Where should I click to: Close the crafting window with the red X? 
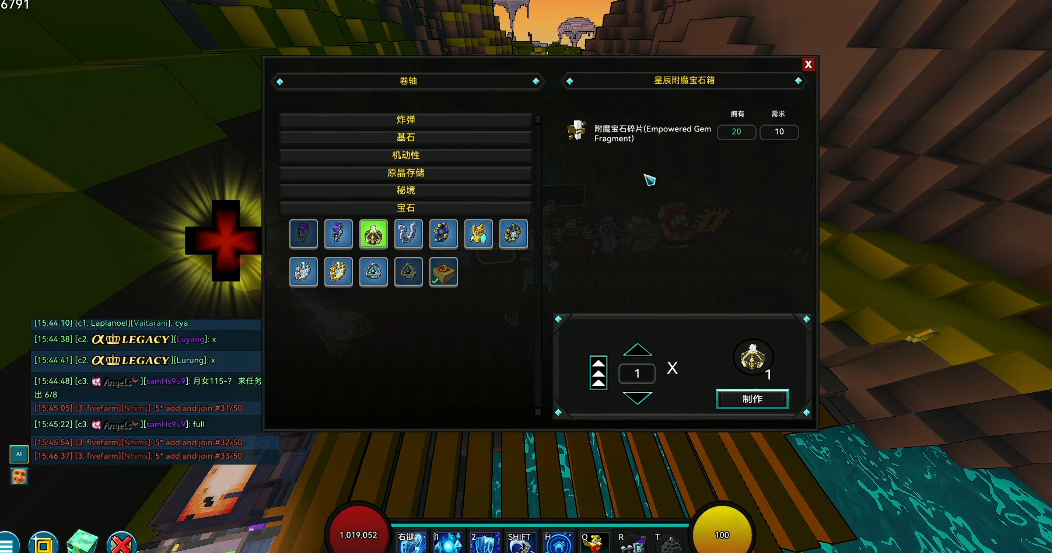point(808,64)
